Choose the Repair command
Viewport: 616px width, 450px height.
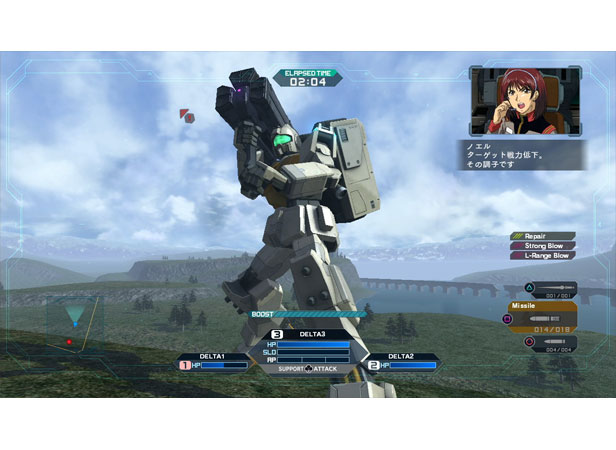click(x=543, y=236)
